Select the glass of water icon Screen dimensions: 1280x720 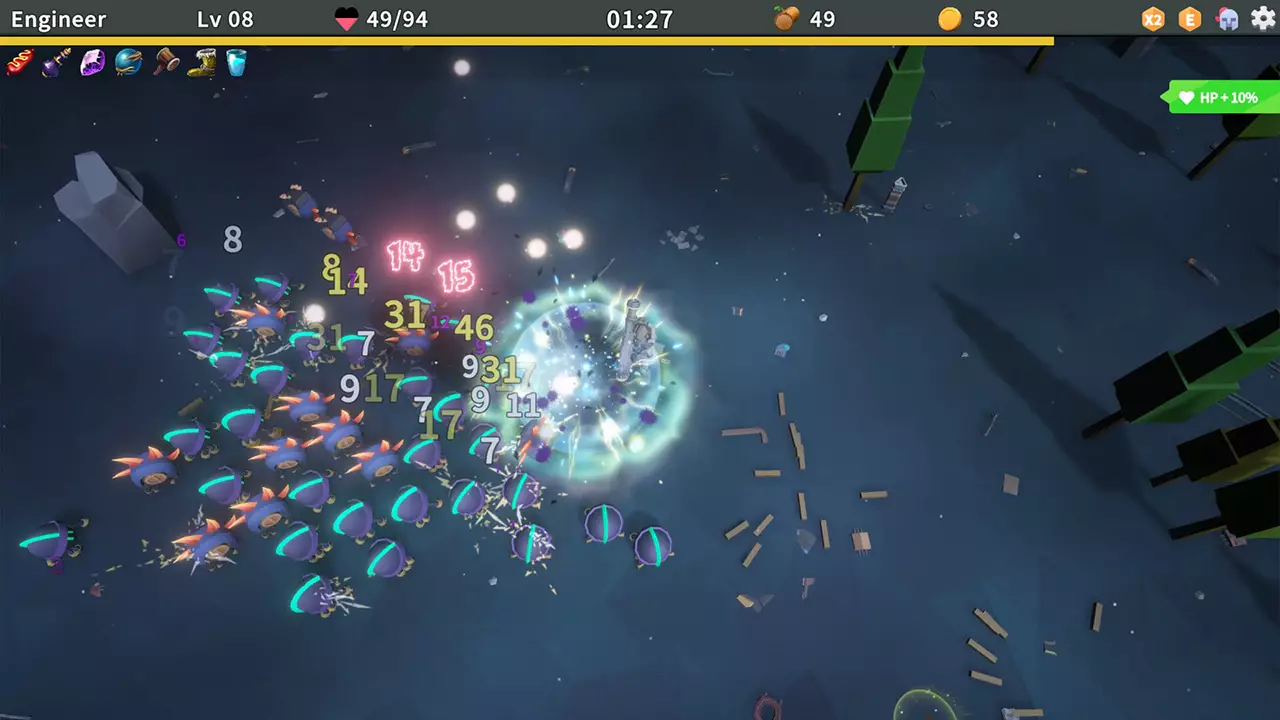pos(237,63)
